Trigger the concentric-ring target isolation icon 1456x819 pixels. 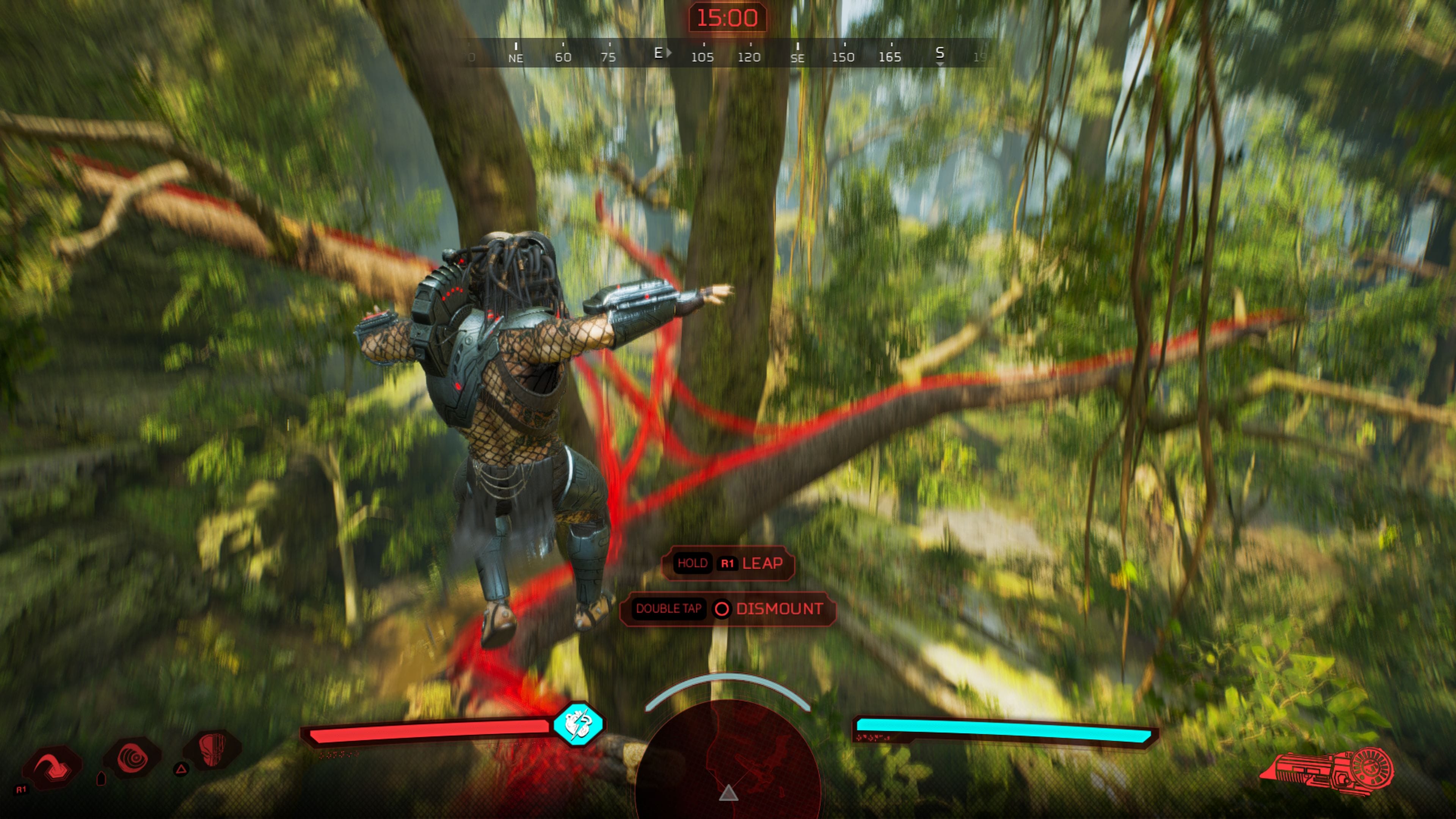pyautogui.click(x=133, y=758)
